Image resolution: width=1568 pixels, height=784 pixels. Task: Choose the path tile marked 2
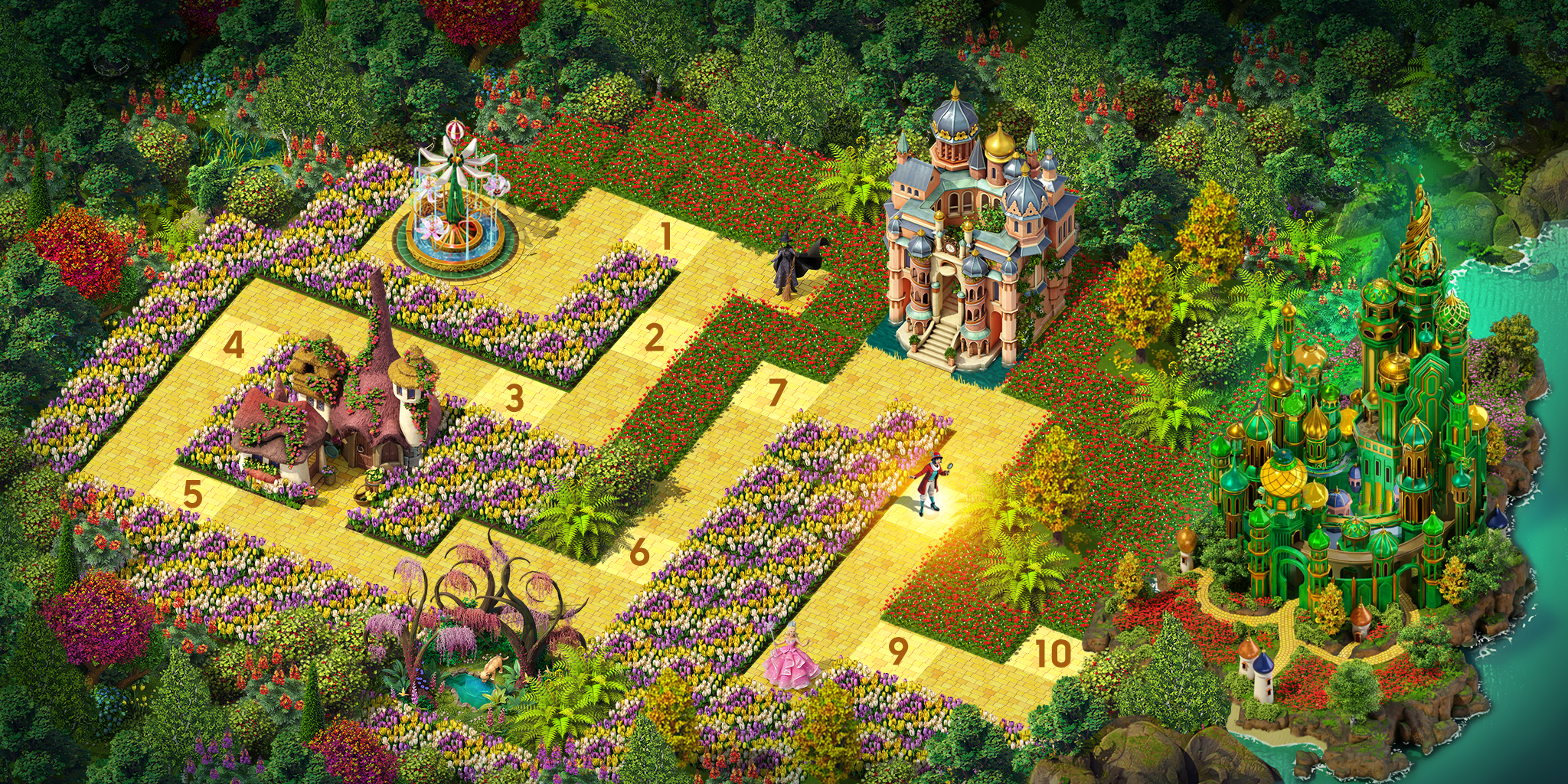pos(653,338)
